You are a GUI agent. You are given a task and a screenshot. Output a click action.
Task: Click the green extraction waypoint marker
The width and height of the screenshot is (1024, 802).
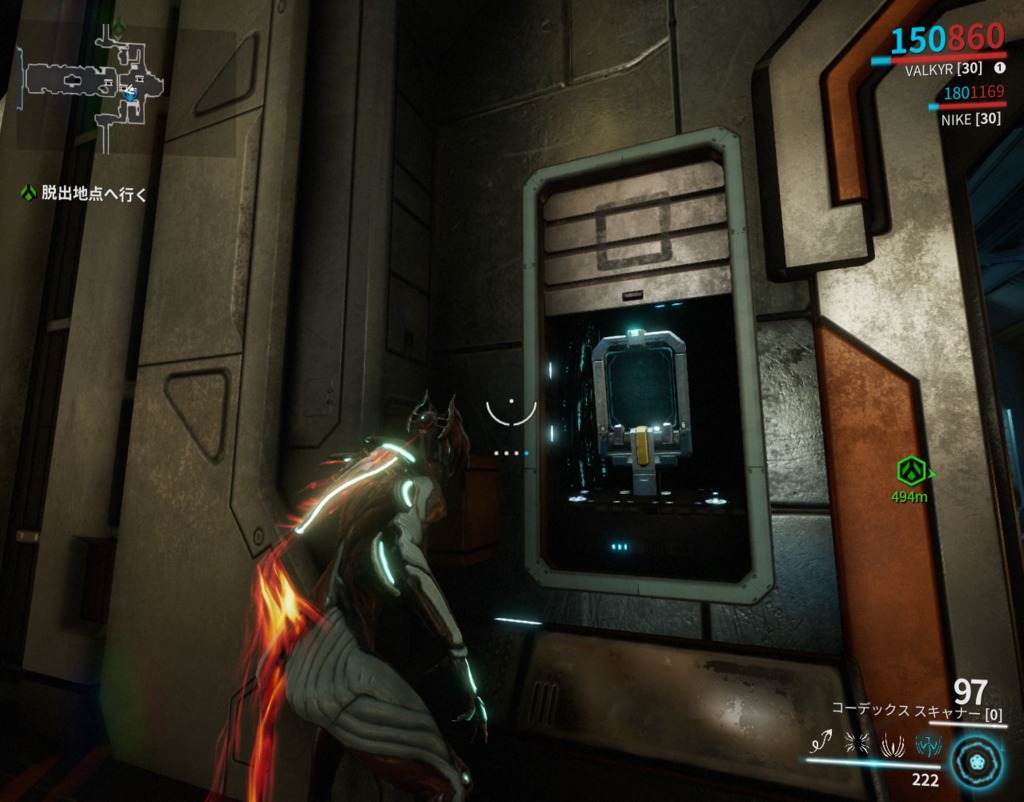click(x=910, y=470)
